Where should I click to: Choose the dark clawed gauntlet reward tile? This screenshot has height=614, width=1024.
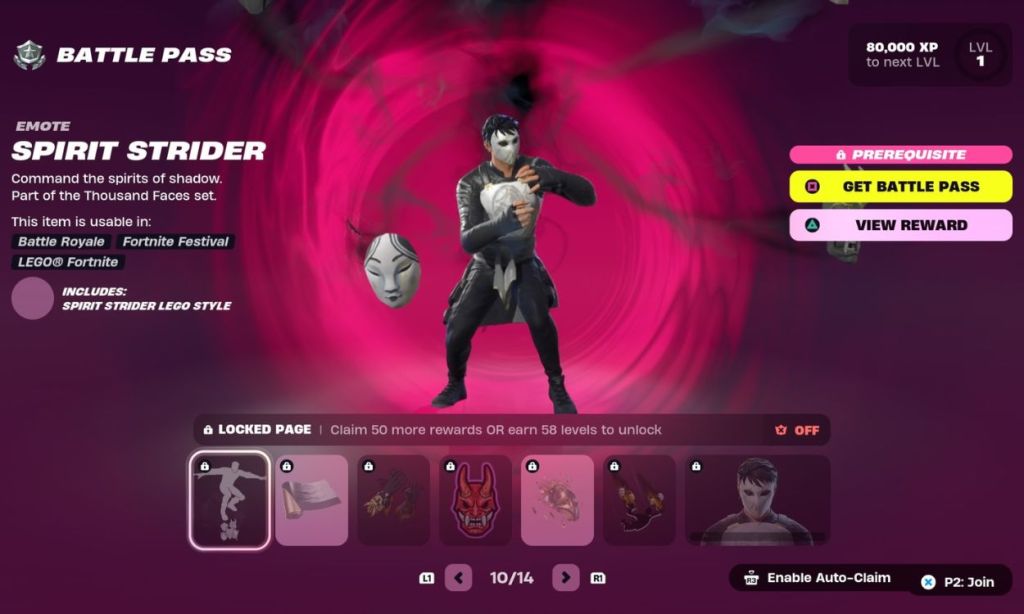tap(393, 500)
